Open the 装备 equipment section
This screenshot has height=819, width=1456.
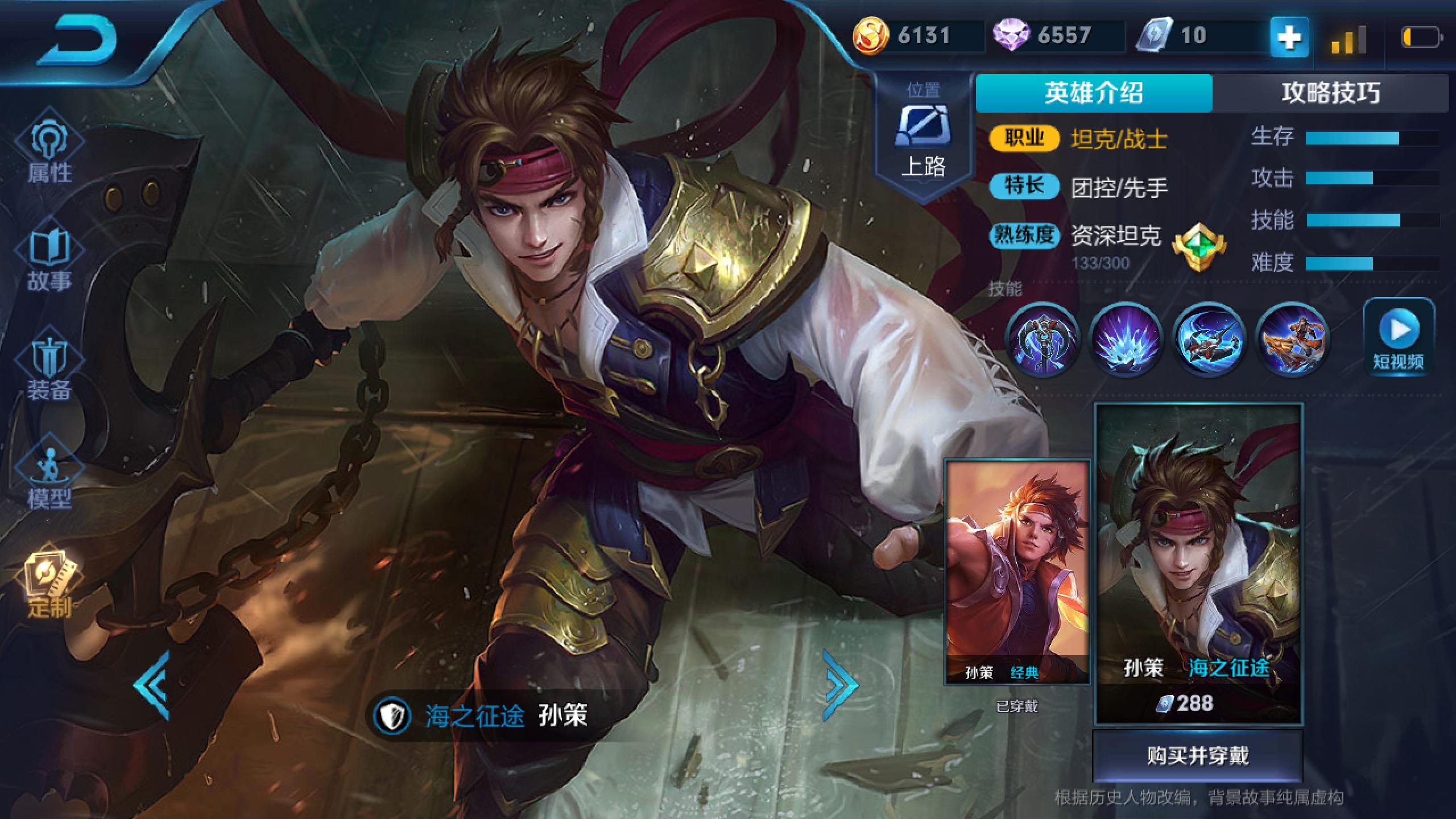[50, 369]
